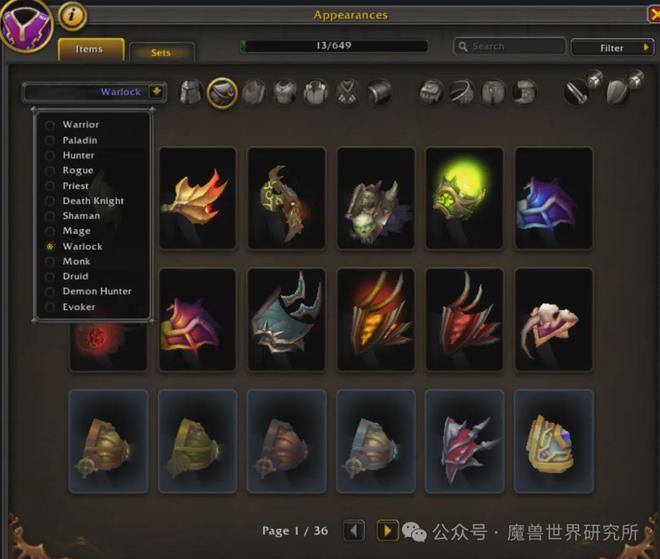Screen dimensions: 660x559
Task: Pick Death Knight in the class list
Action: click(x=93, y=201)
